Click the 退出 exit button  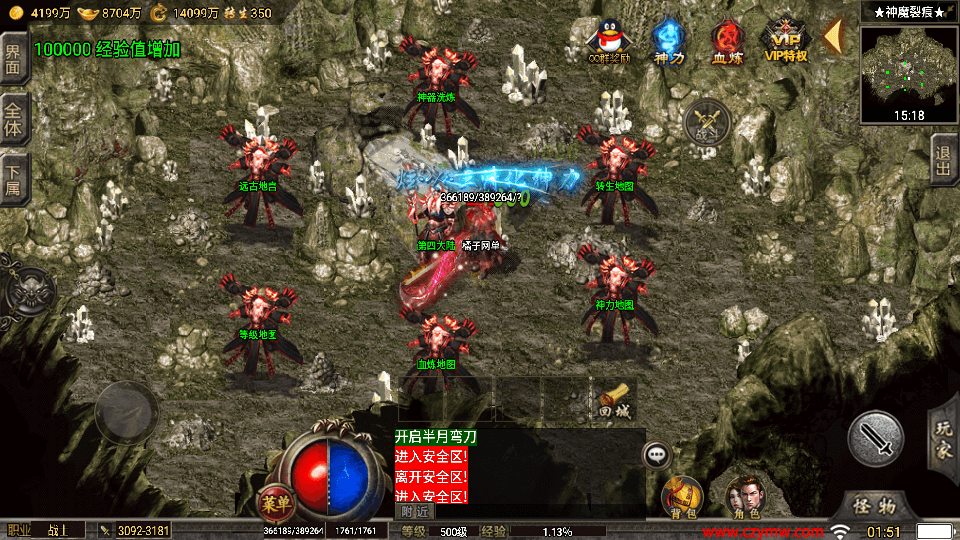click(x=942, y=164)
